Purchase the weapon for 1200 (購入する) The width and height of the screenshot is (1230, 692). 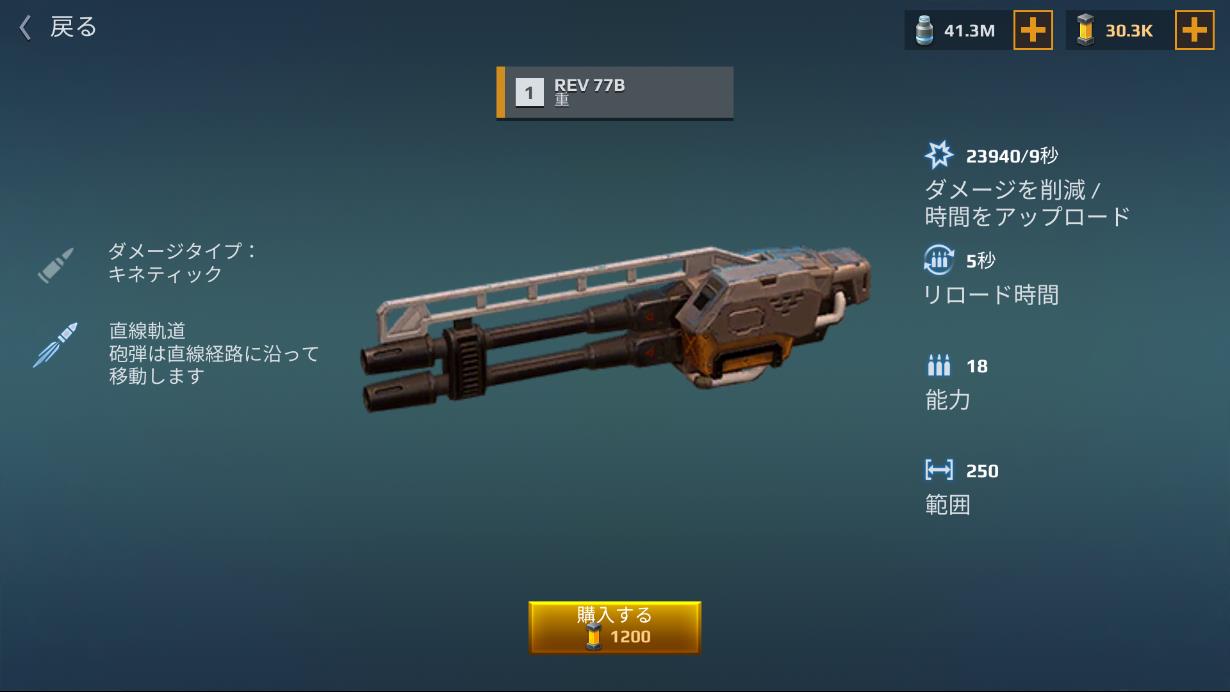click(614, 627)
